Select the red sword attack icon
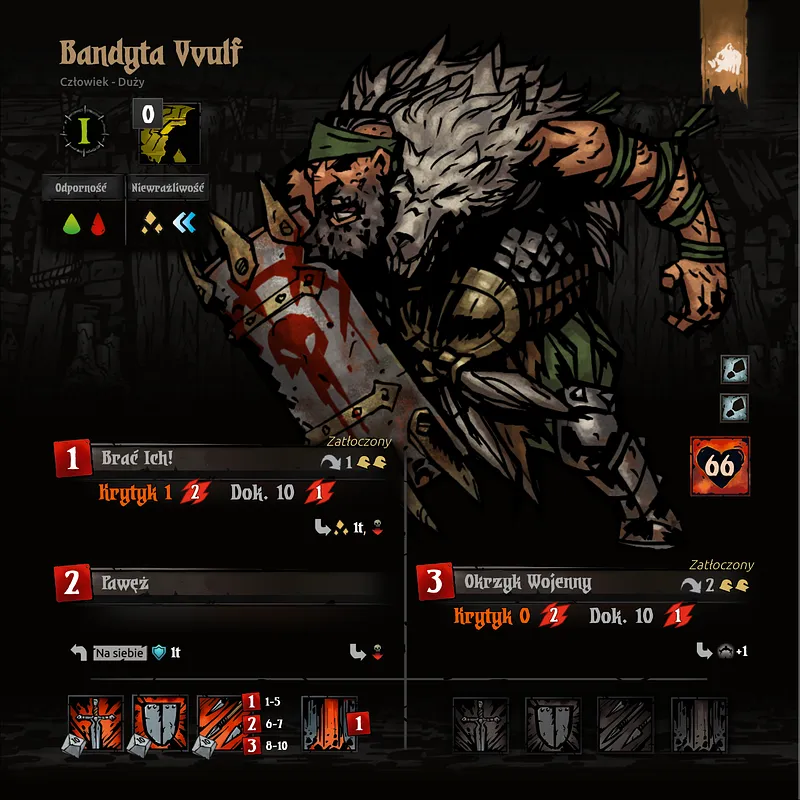 click(x=96, y=723)
